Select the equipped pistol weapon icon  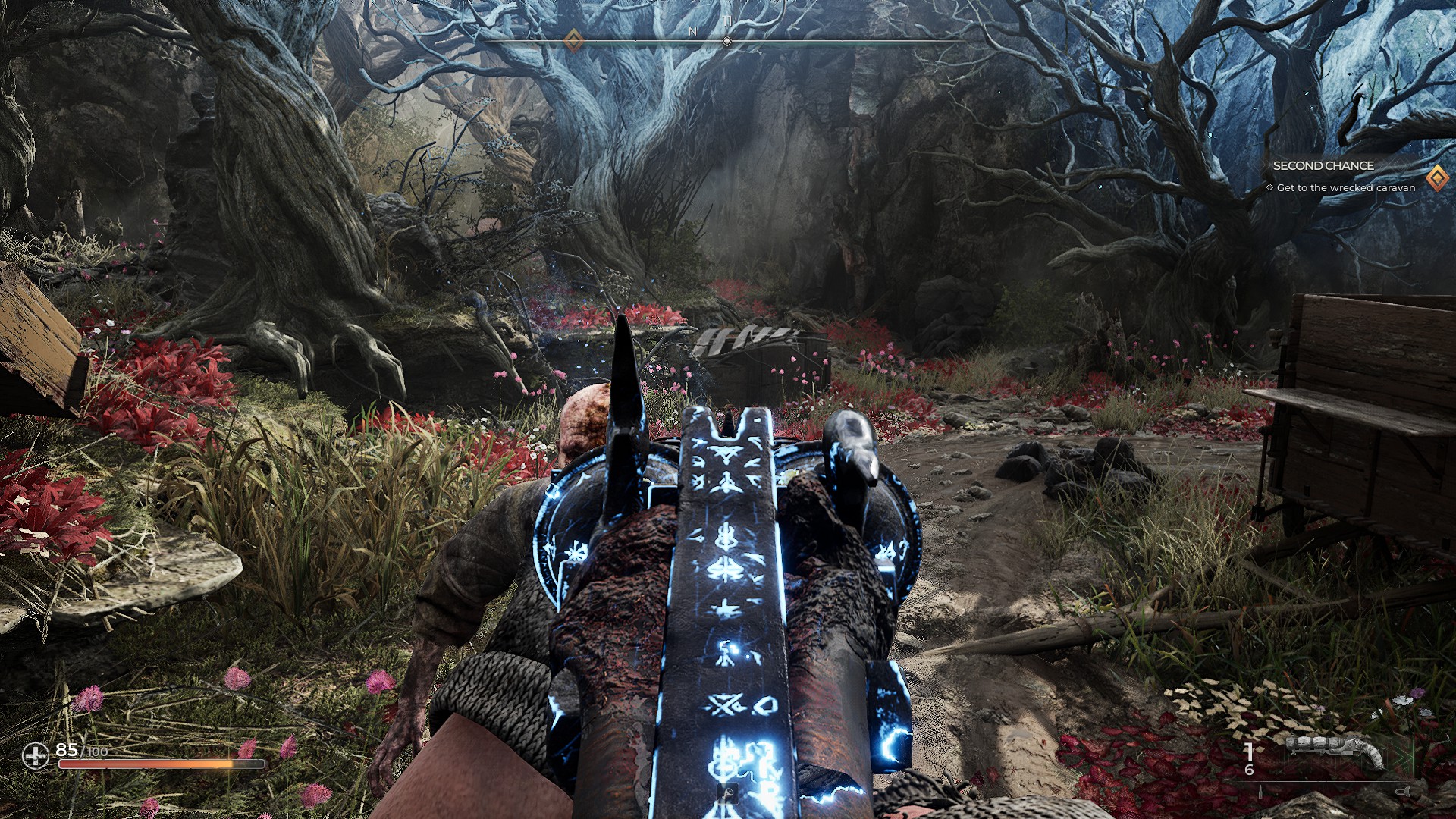pyautogui.click(x=1335, y=751)
